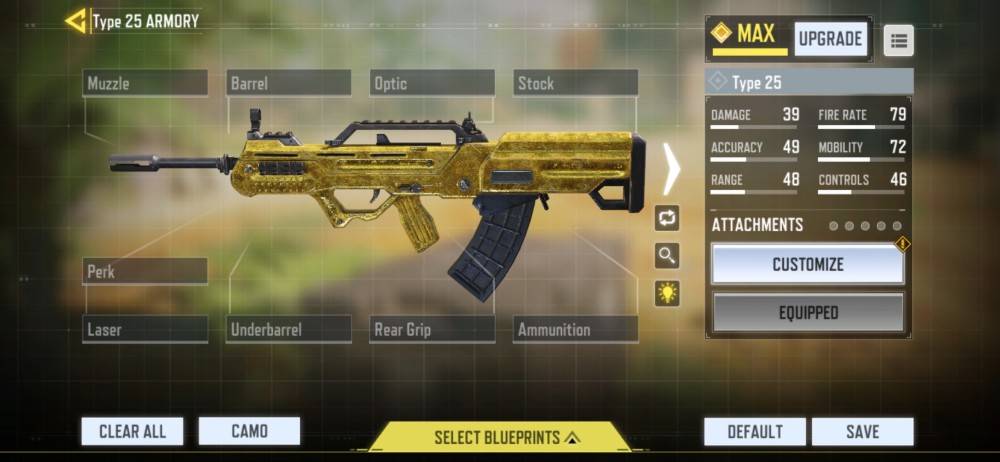Reset loadout with the Default button
Screen dimensions: 1000x462
pos(755,431)
